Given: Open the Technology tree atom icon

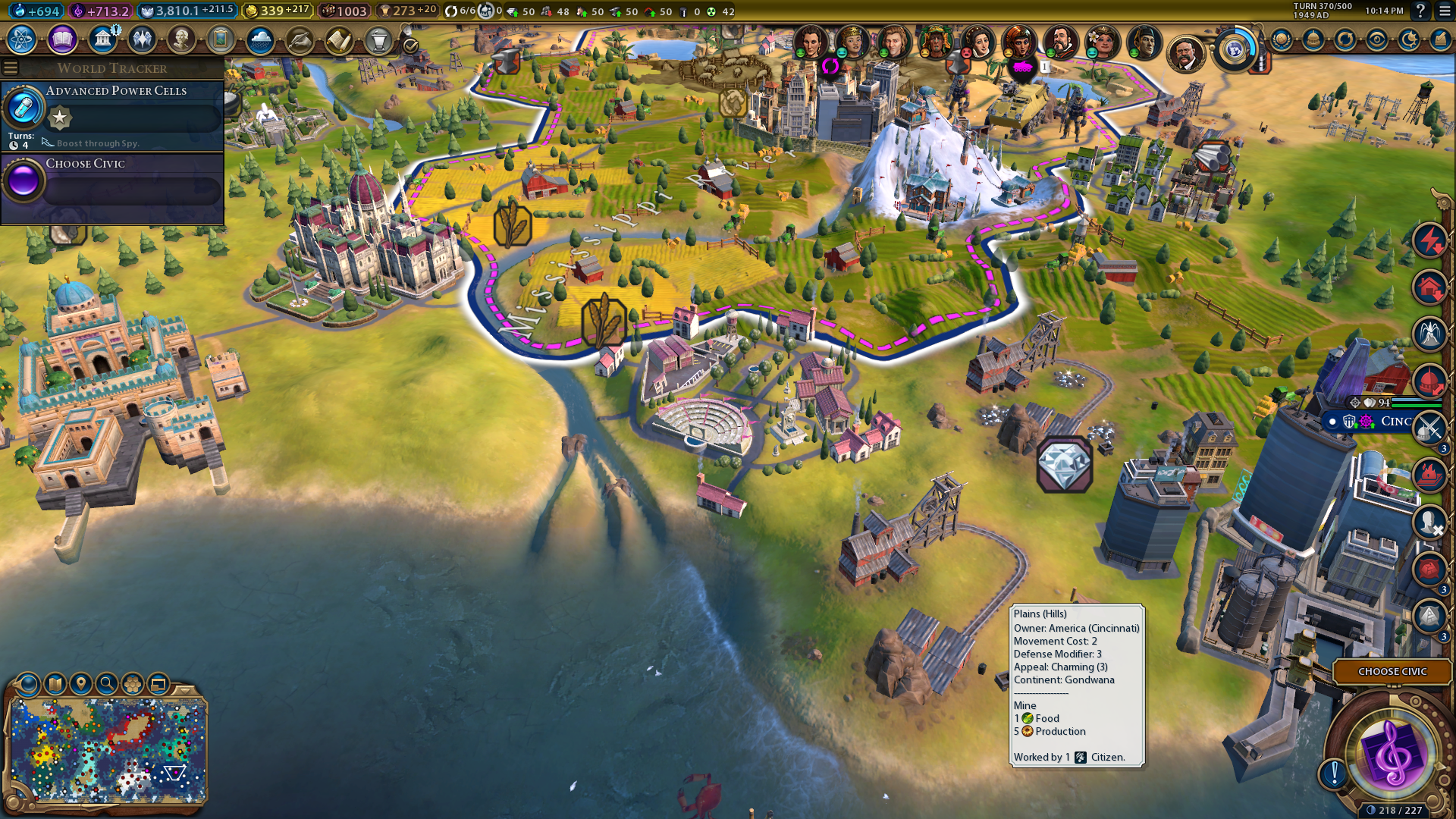Looking at the screenshot, I should 22,39.
